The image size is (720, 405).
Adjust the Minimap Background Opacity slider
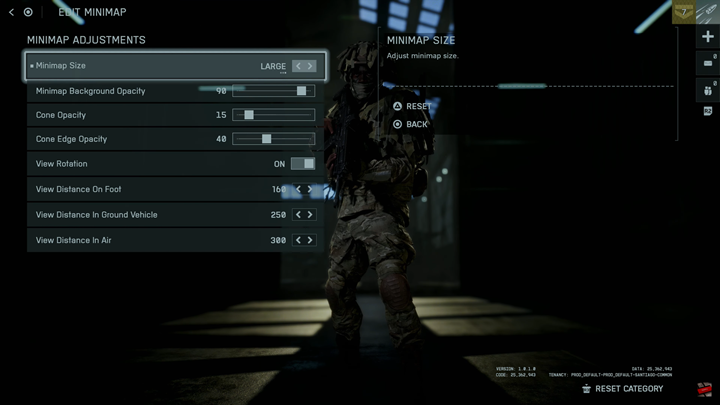301,91
